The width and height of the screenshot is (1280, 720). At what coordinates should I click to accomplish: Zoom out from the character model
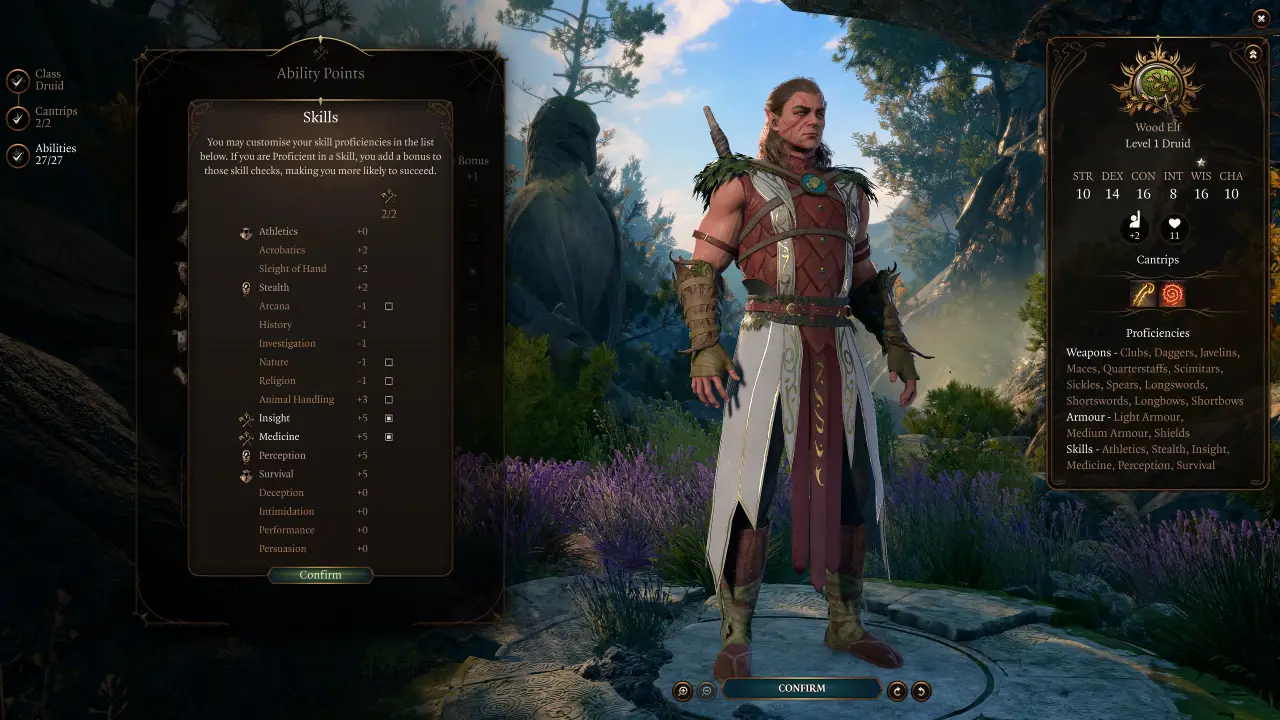[x=708, y=688]
